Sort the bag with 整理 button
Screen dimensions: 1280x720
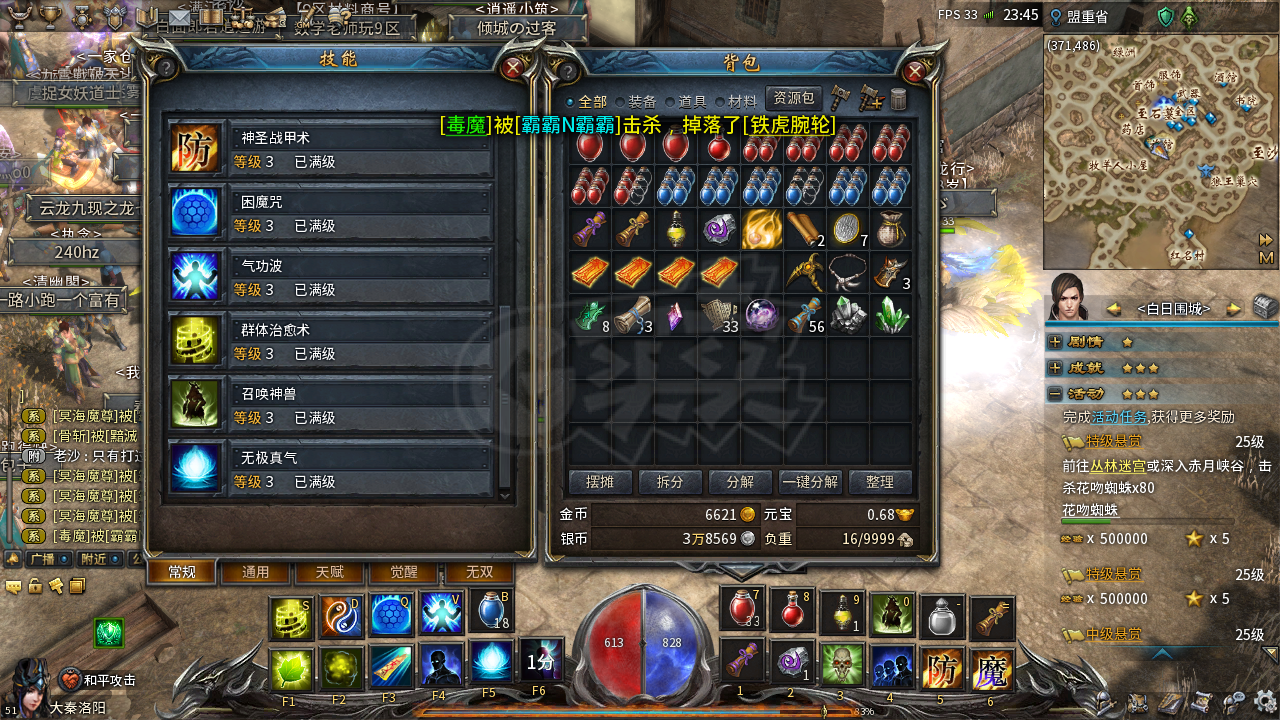click(880, 482)
